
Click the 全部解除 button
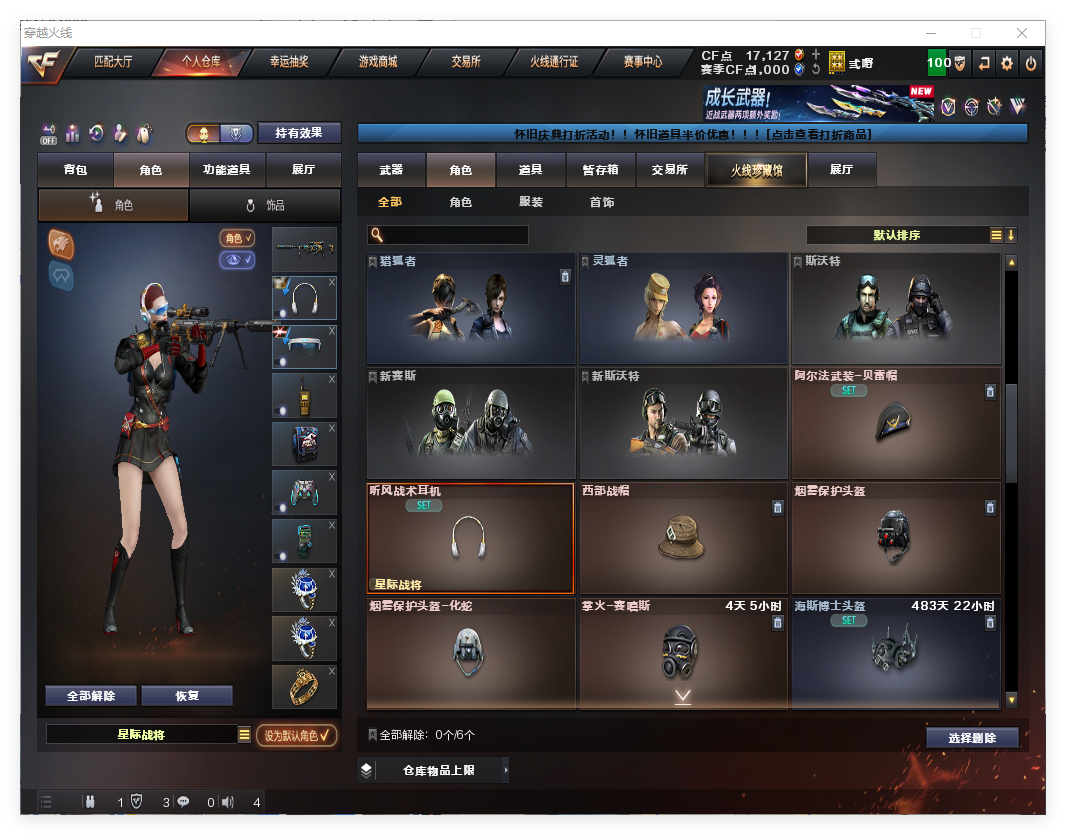pos(91,696)
